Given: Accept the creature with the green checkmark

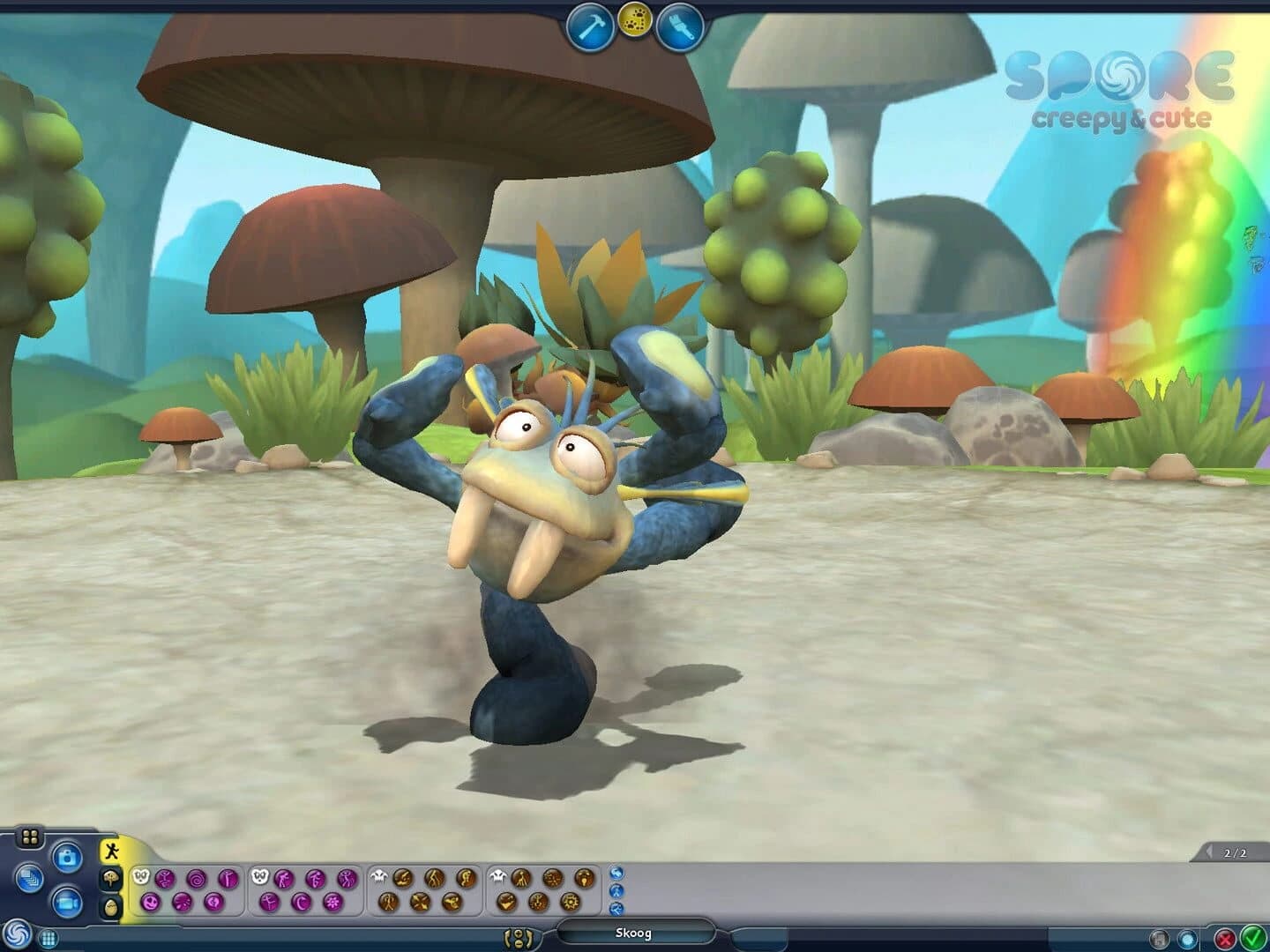Looking at the screenshot, I should point(1252,936).
